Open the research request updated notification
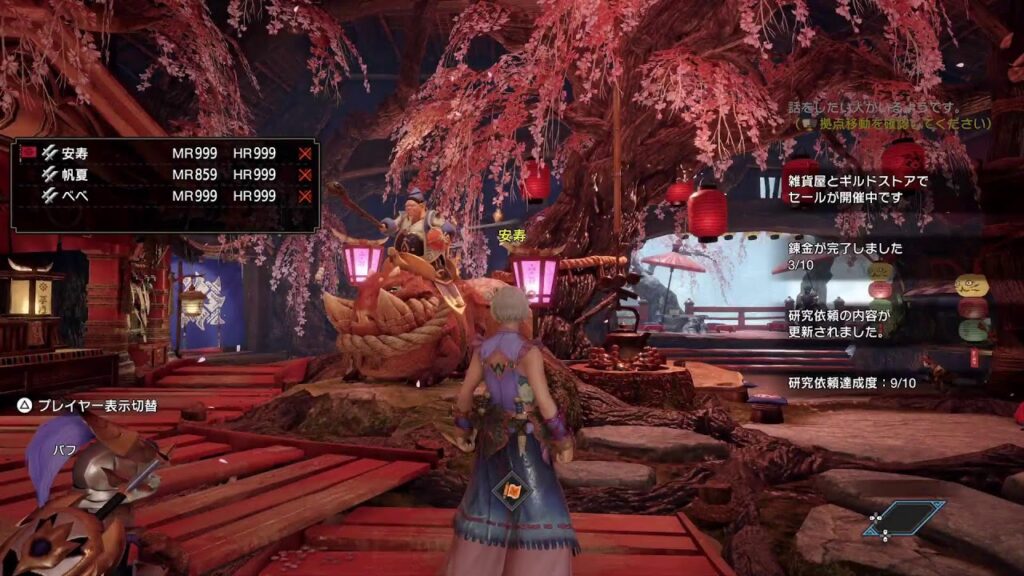 [x=838, y=323]
